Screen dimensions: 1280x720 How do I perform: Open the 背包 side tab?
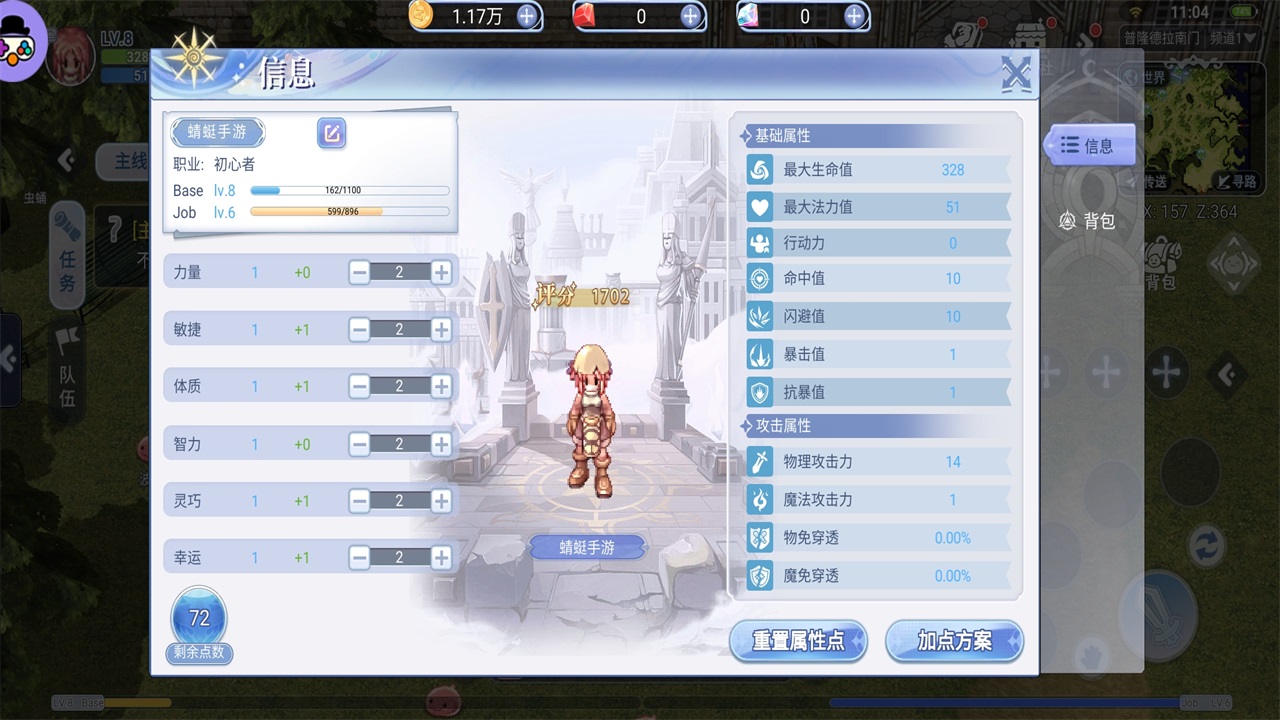point(1089,221)
